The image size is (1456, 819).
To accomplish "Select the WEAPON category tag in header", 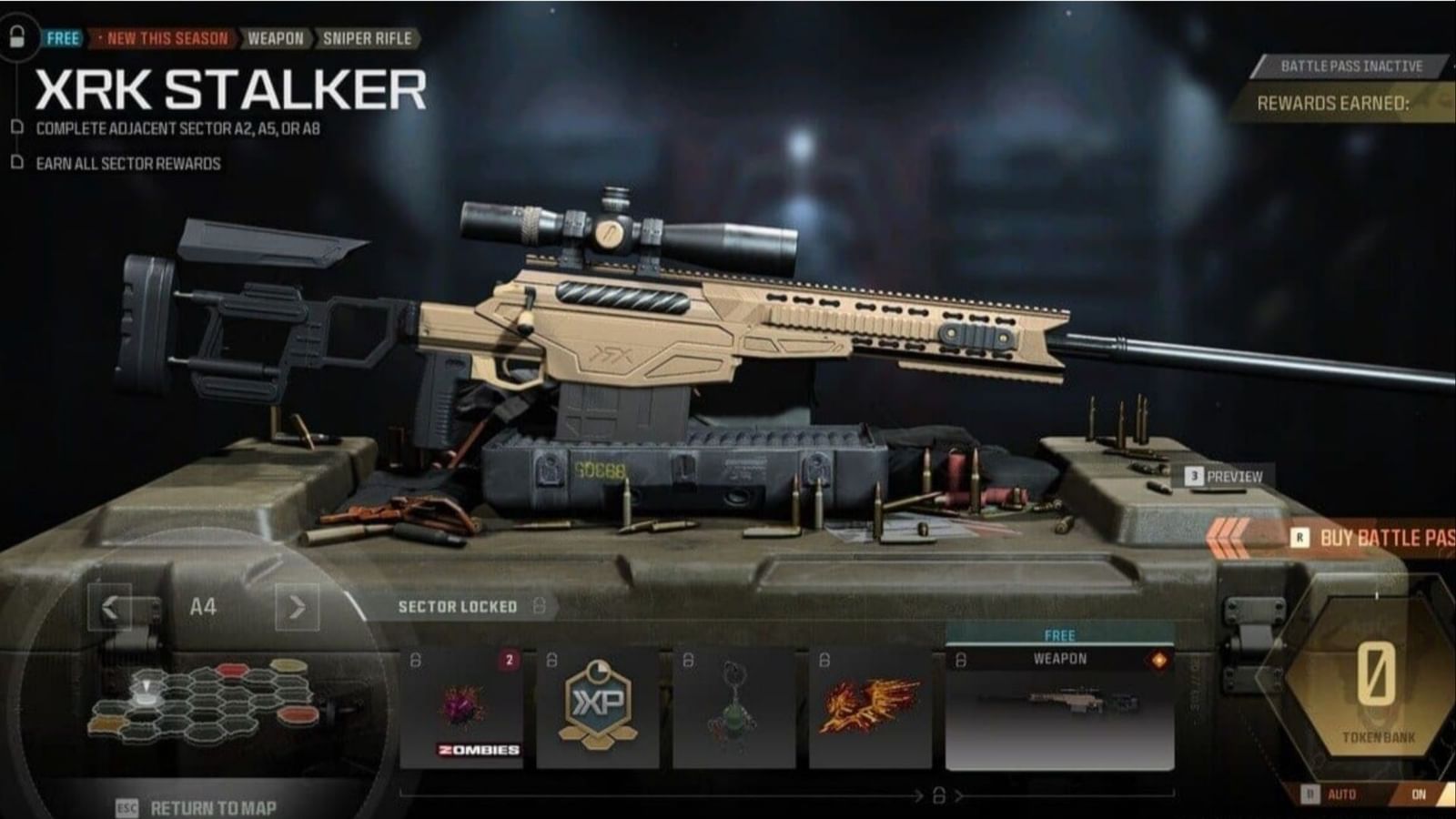I will pyautogui.click(x=277, y=39).
